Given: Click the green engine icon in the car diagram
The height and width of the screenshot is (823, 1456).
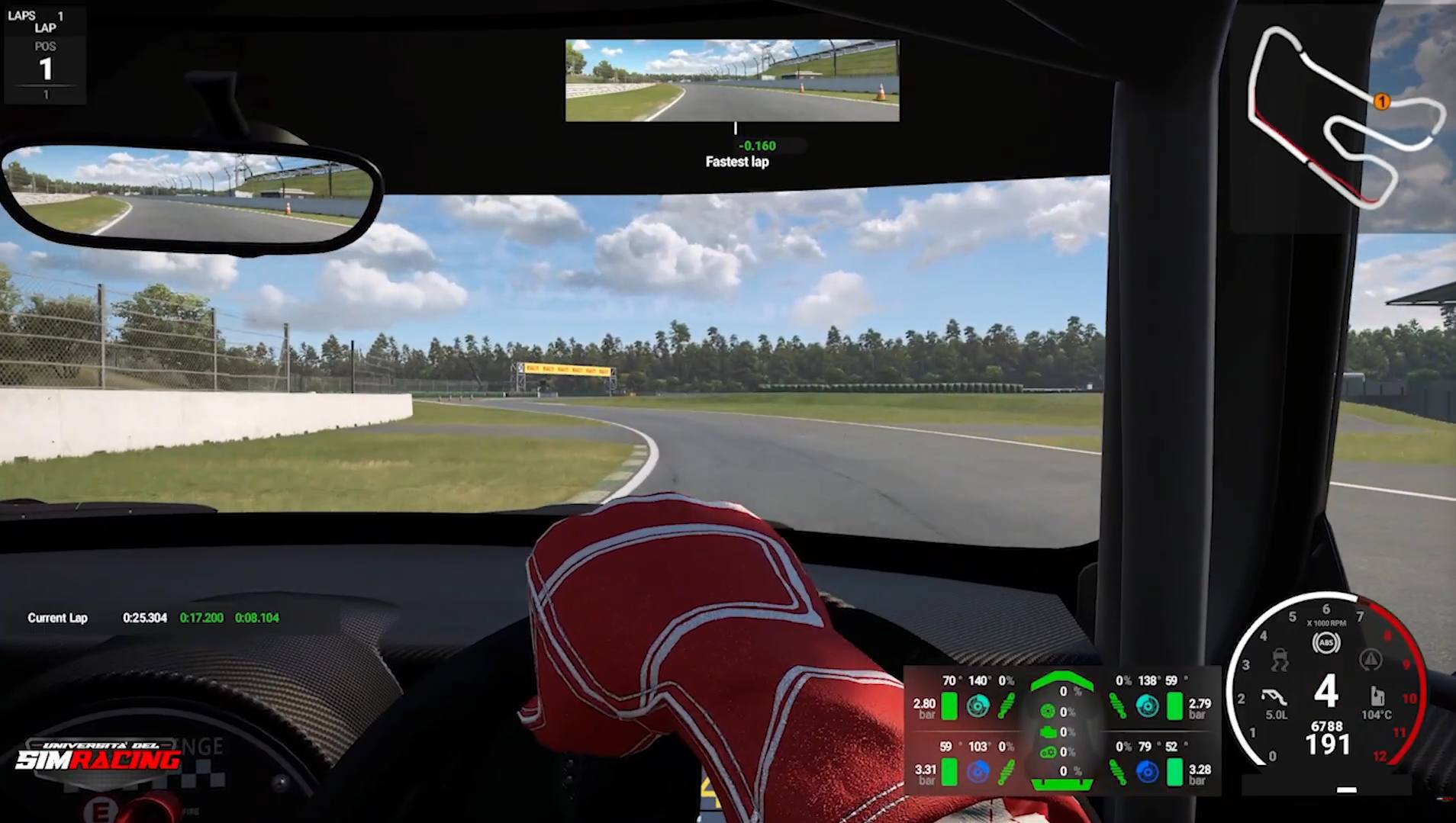Looking at the screenshot, I should pos(1049,731).
